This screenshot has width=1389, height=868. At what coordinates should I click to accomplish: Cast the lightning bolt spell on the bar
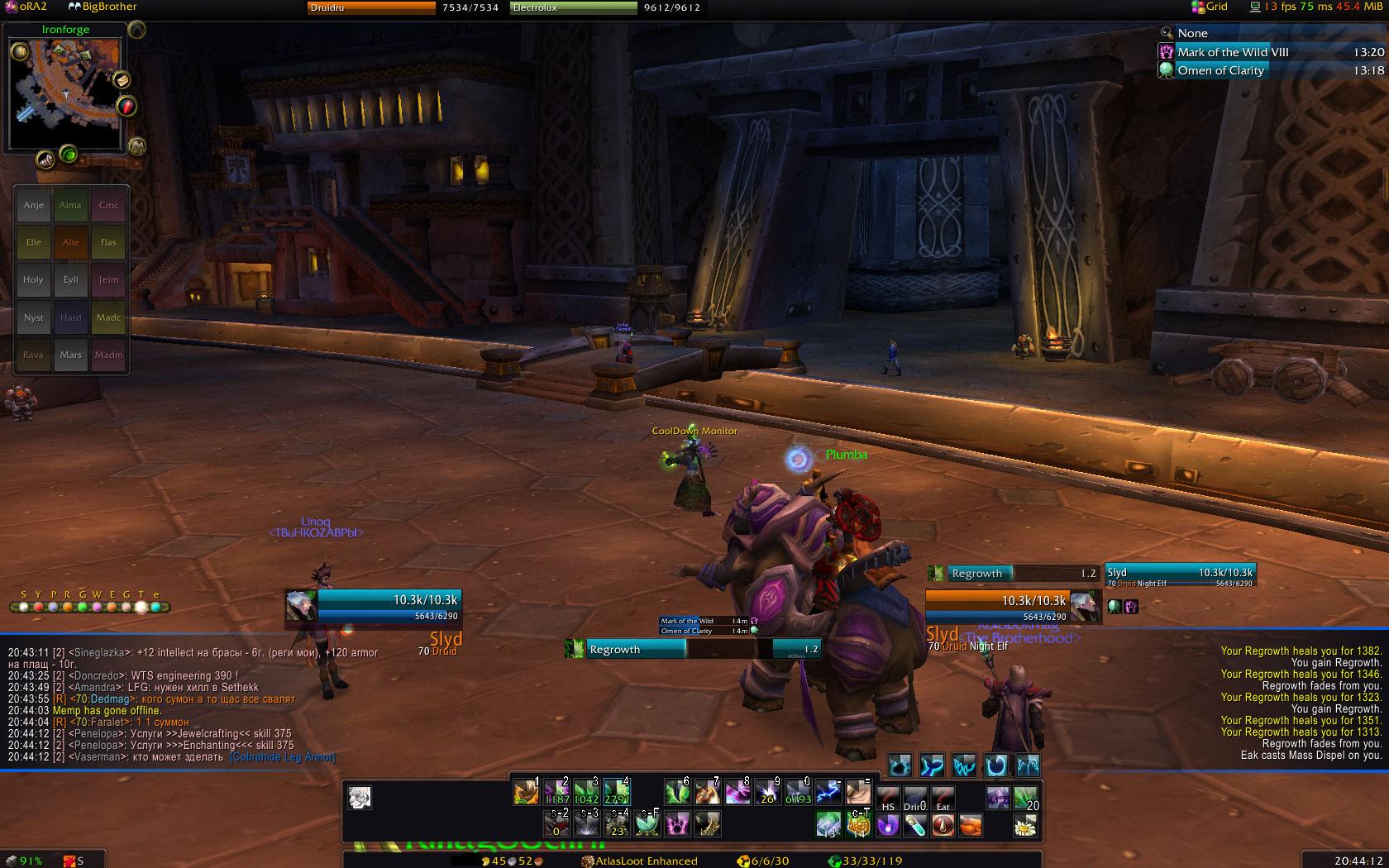828,793
